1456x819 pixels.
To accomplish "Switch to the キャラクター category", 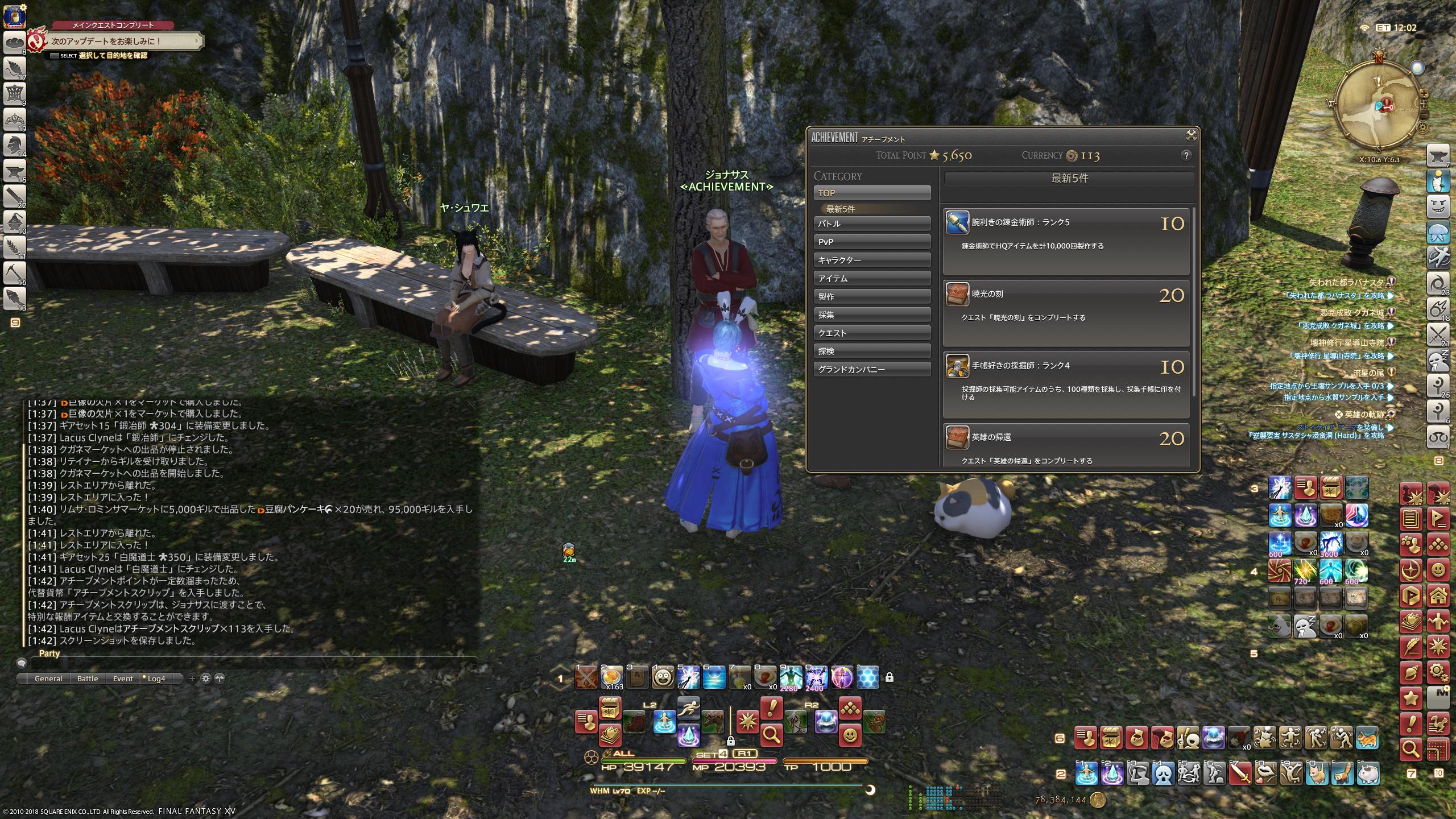I will (x=872, y=260).
